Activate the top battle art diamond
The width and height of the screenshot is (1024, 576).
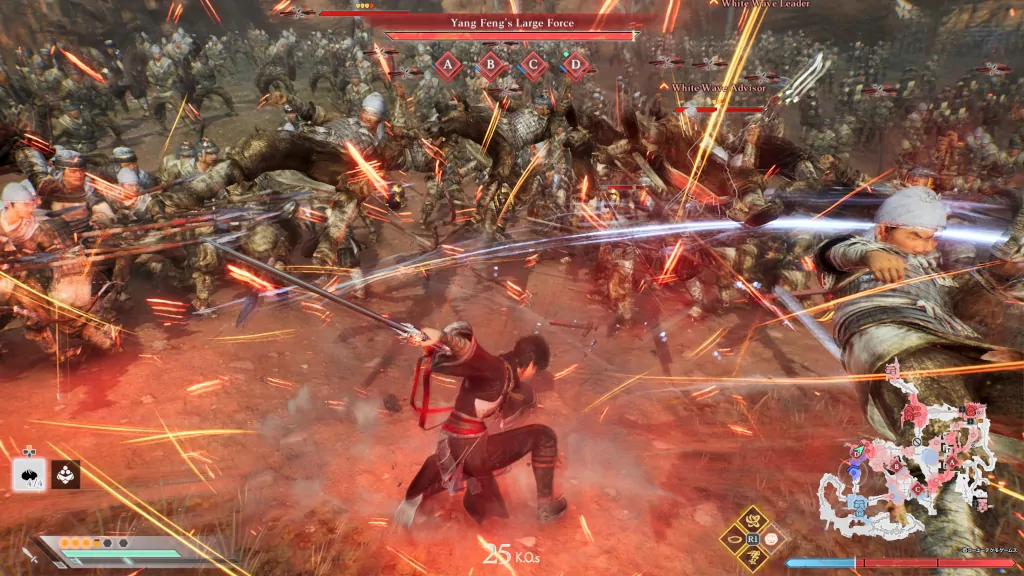click(x=755, y=519)
